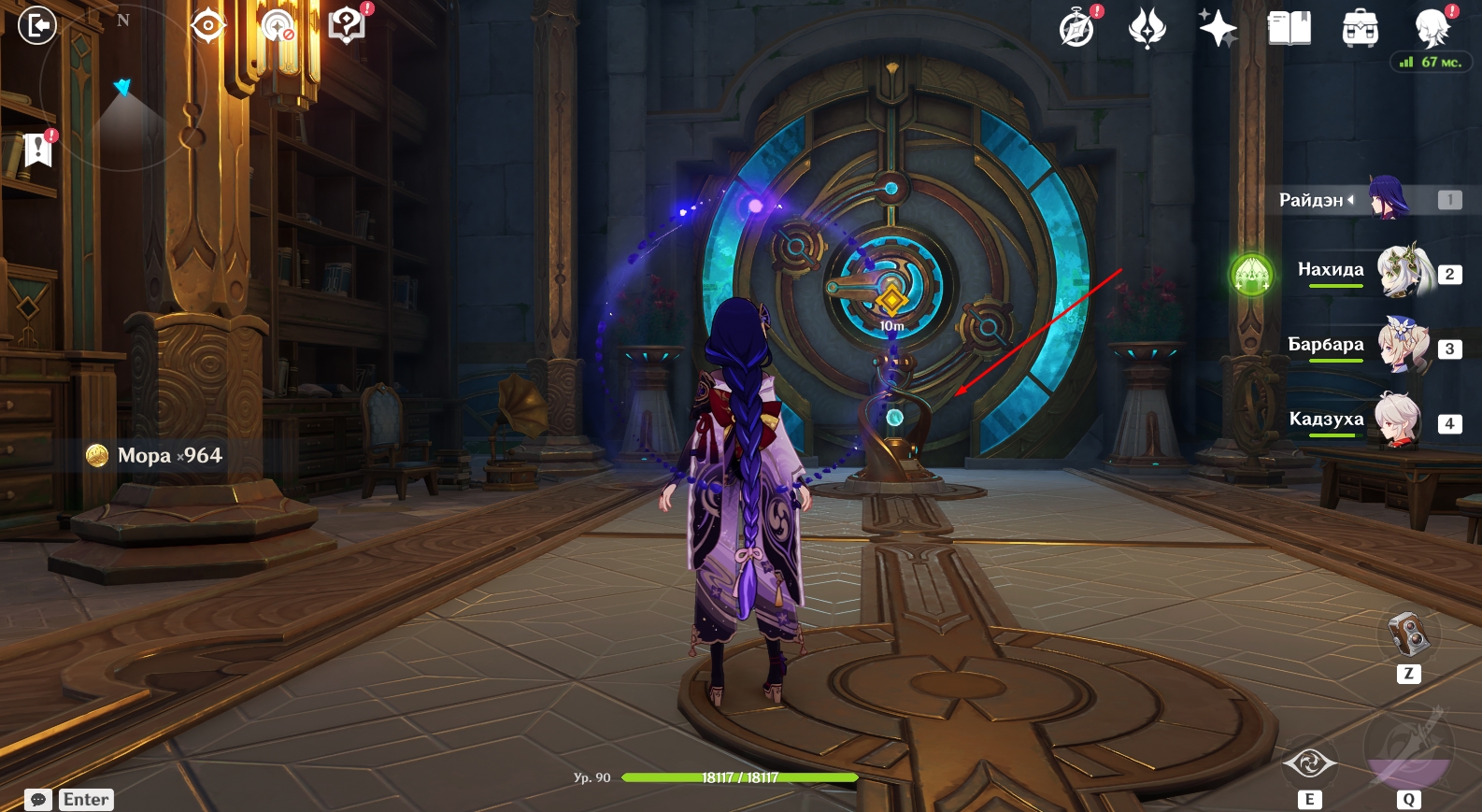Click the exit door icon
Image resolution: width=1482 pixels, height=812 pixels.
(37, 25)
